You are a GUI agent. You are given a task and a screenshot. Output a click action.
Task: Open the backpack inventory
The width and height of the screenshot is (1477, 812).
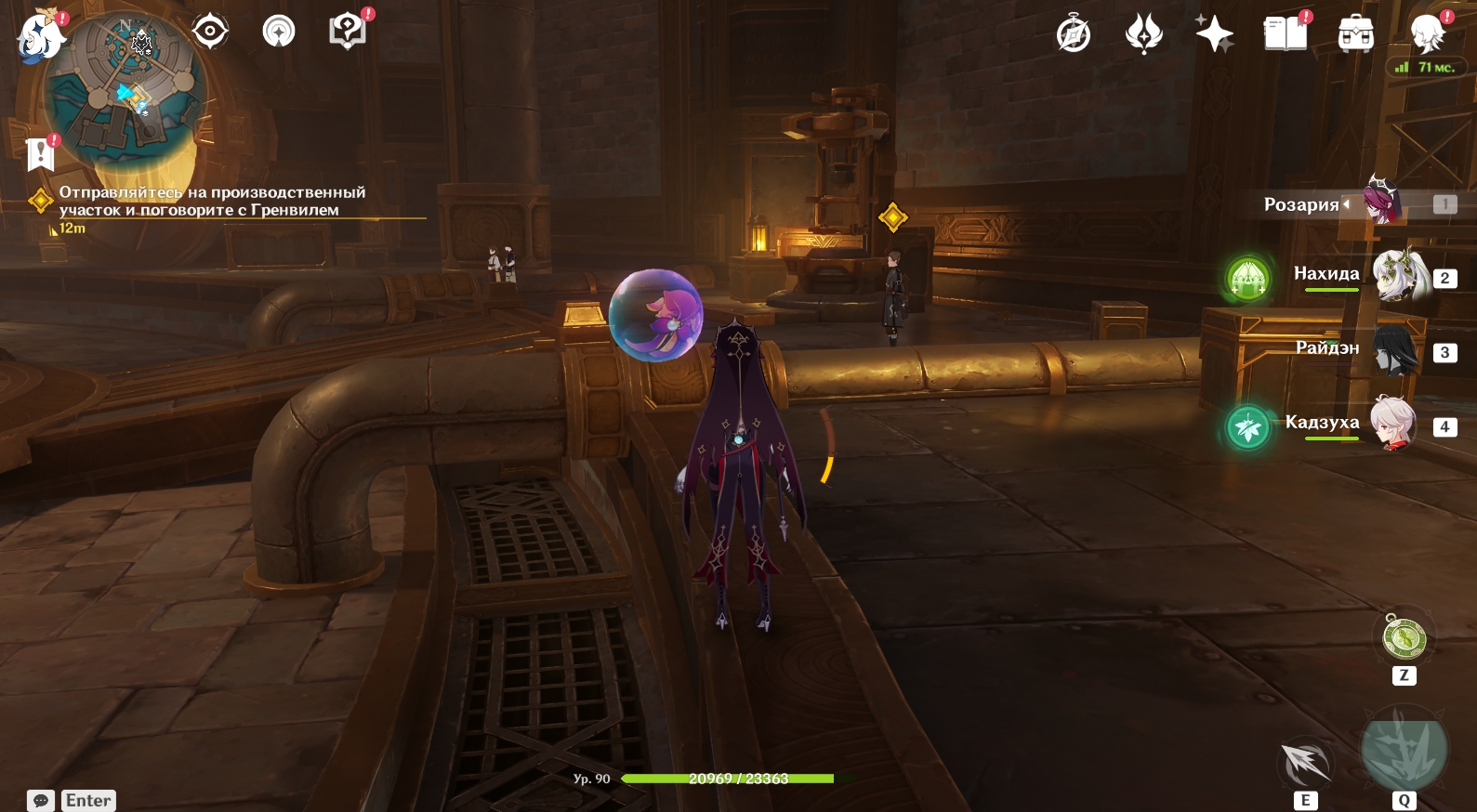click(1356, 35)
